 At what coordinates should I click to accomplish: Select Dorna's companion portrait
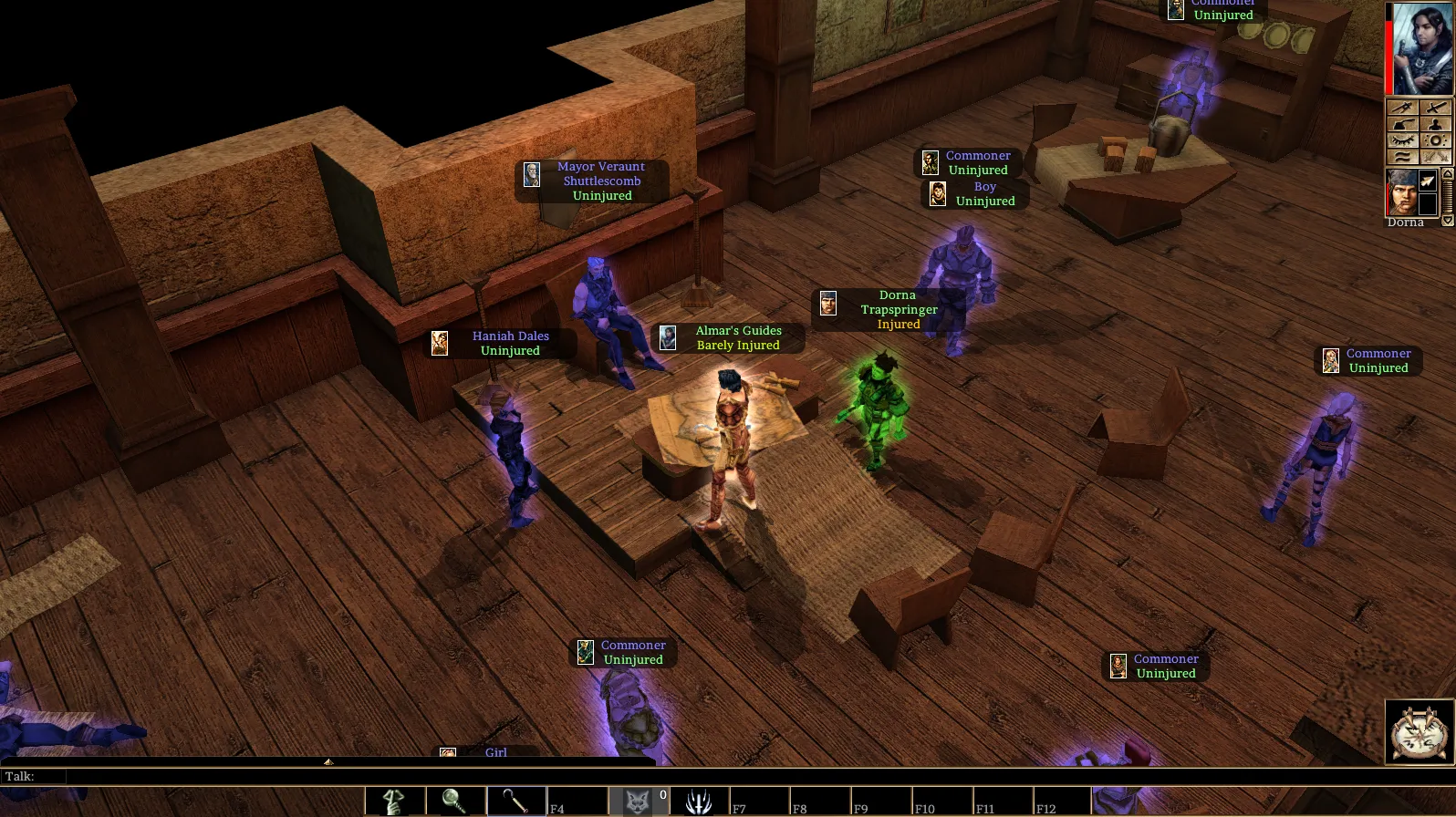point(1402,191)
